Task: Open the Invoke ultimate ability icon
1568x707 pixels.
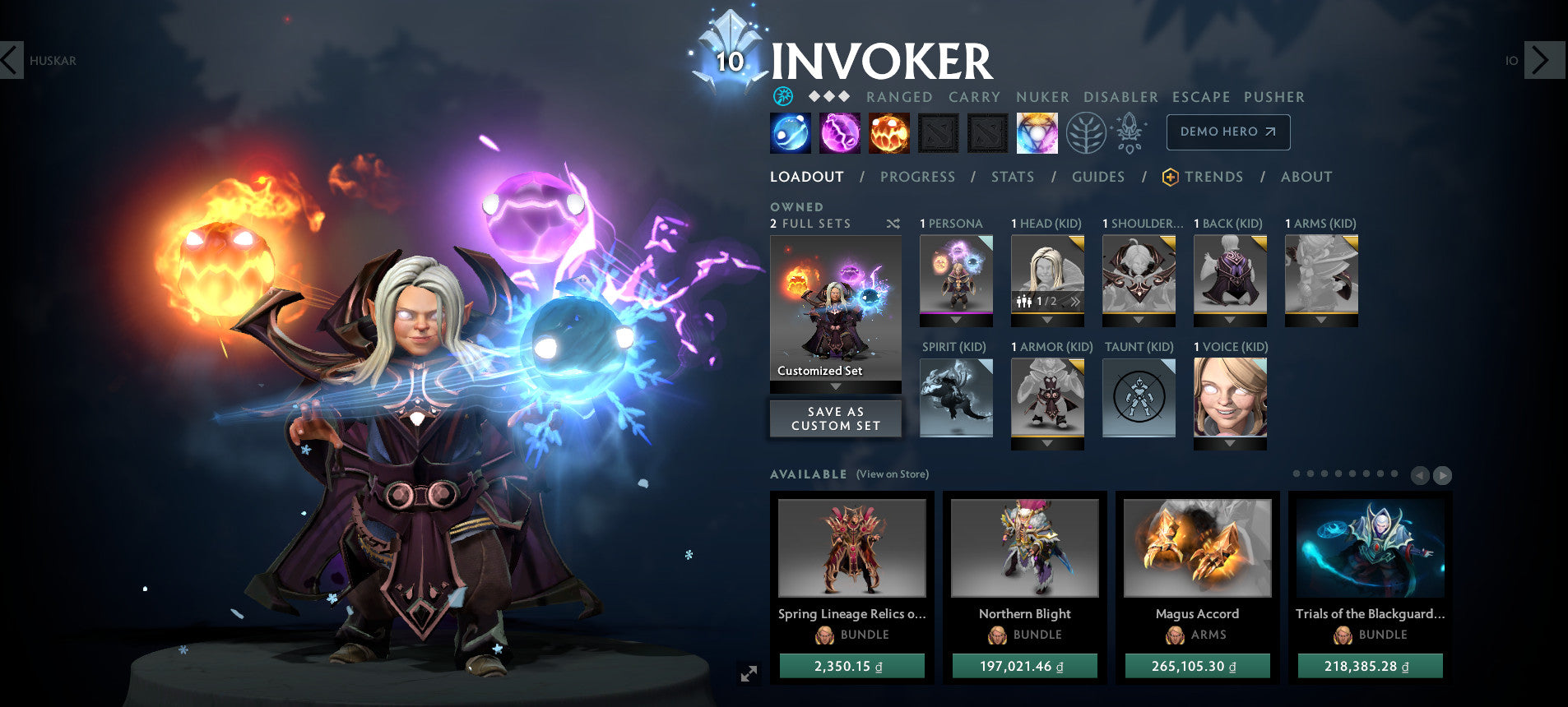Action: pos(1036,132)
